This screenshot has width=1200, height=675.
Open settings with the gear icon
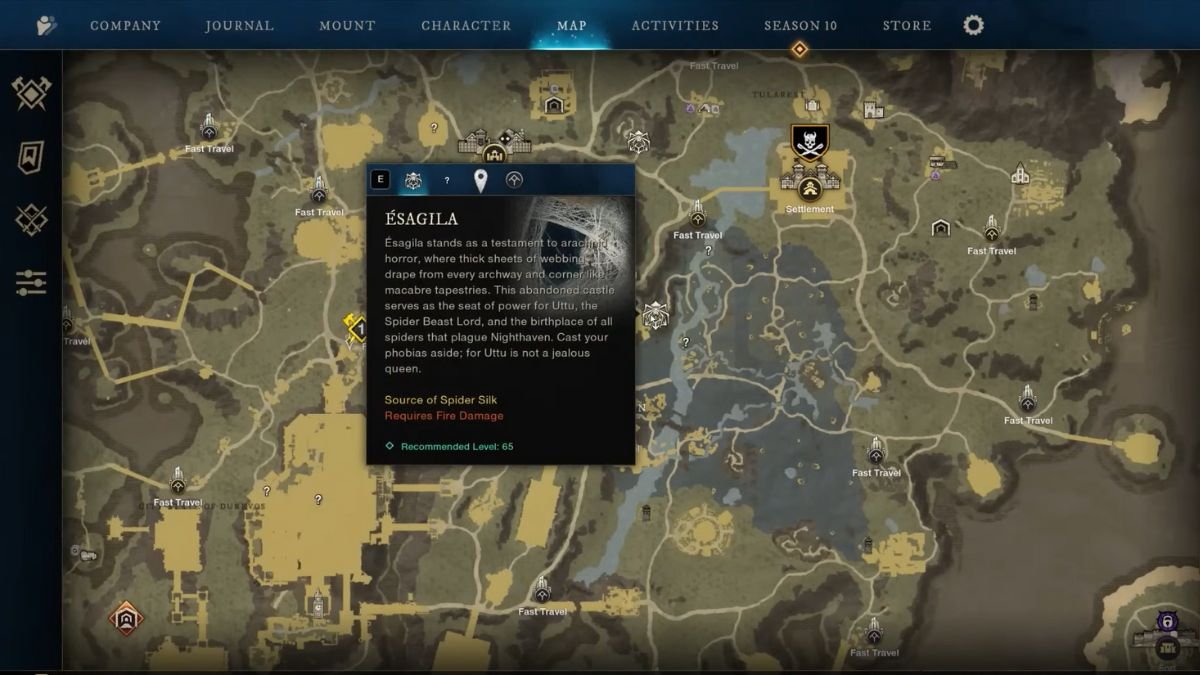[x=973, y=25]
